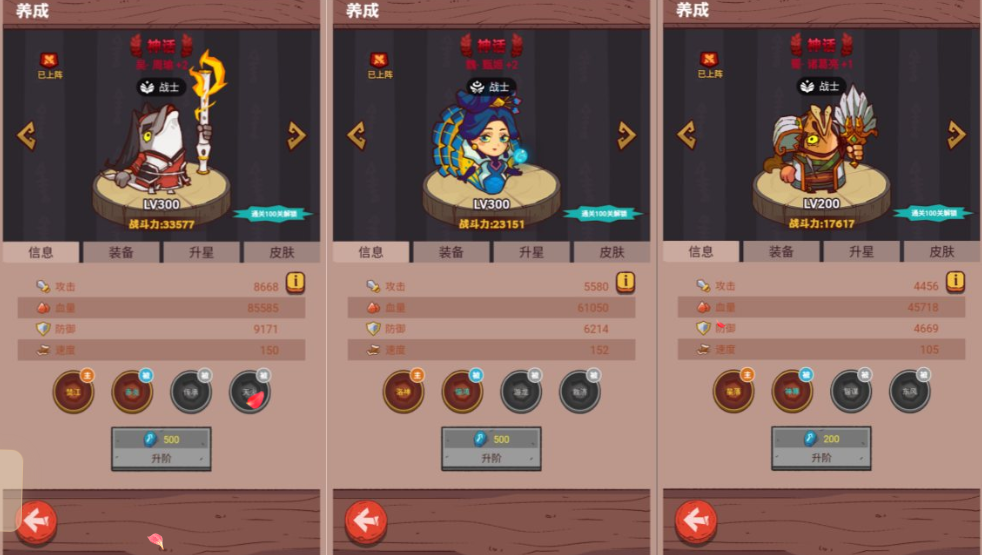Show stat details beside attack value 5580
This screenshot has height=555, width=982.
point(625,282)
